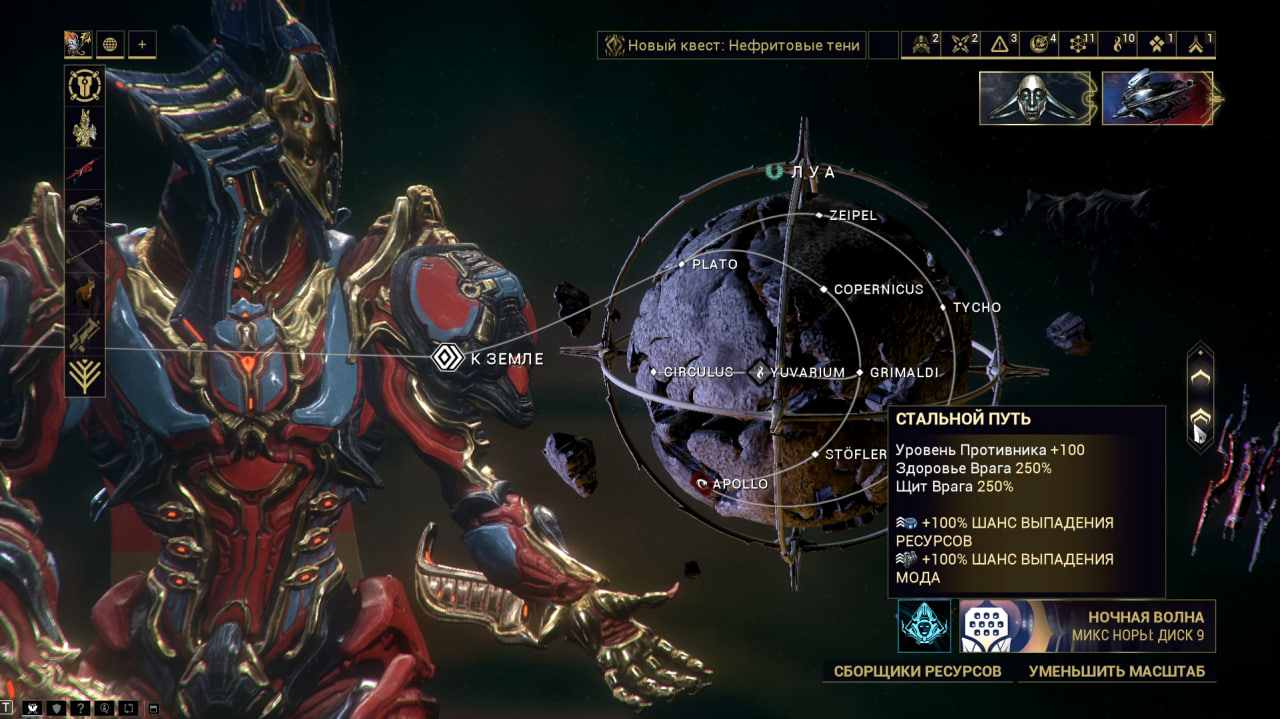Choose the Tycho mission node
Screen dimensions: 1280x719
[x=944, y=308]
